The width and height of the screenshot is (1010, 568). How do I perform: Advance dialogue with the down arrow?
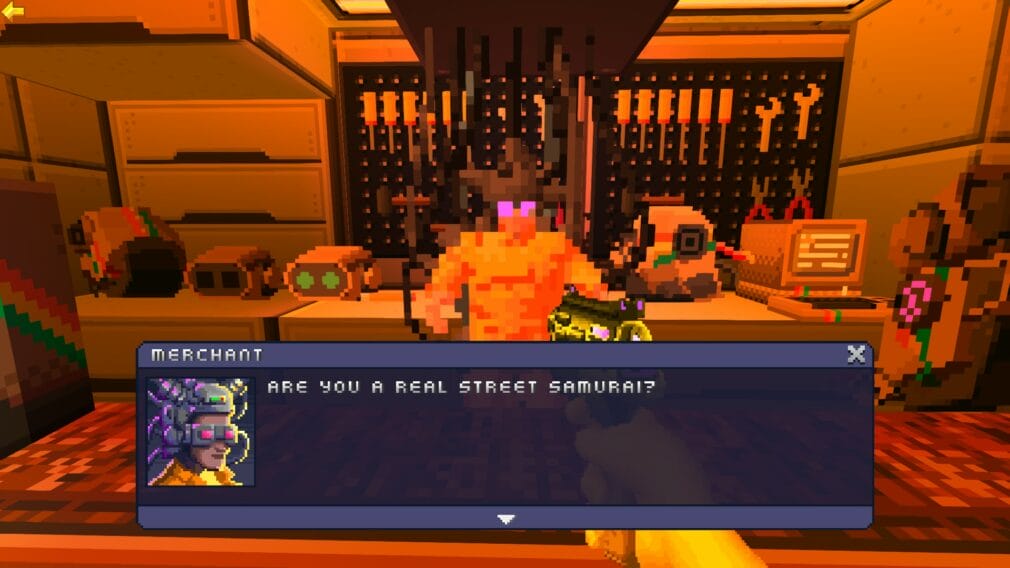coord(506,518)
